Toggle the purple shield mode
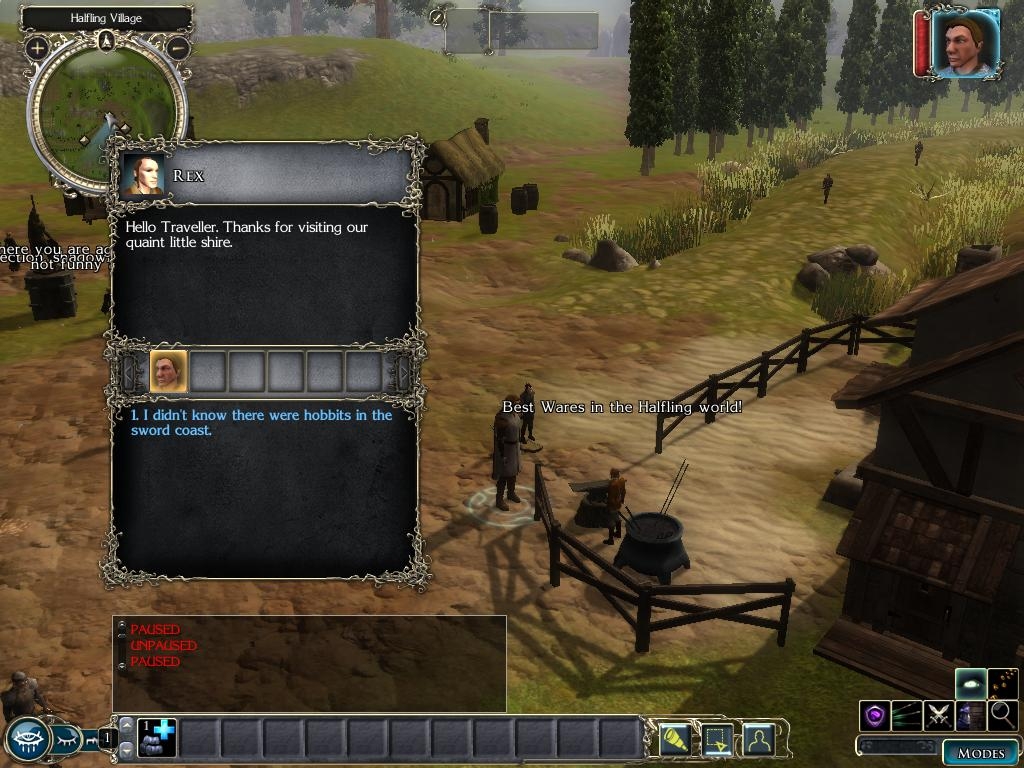 [x=875, y=715]
